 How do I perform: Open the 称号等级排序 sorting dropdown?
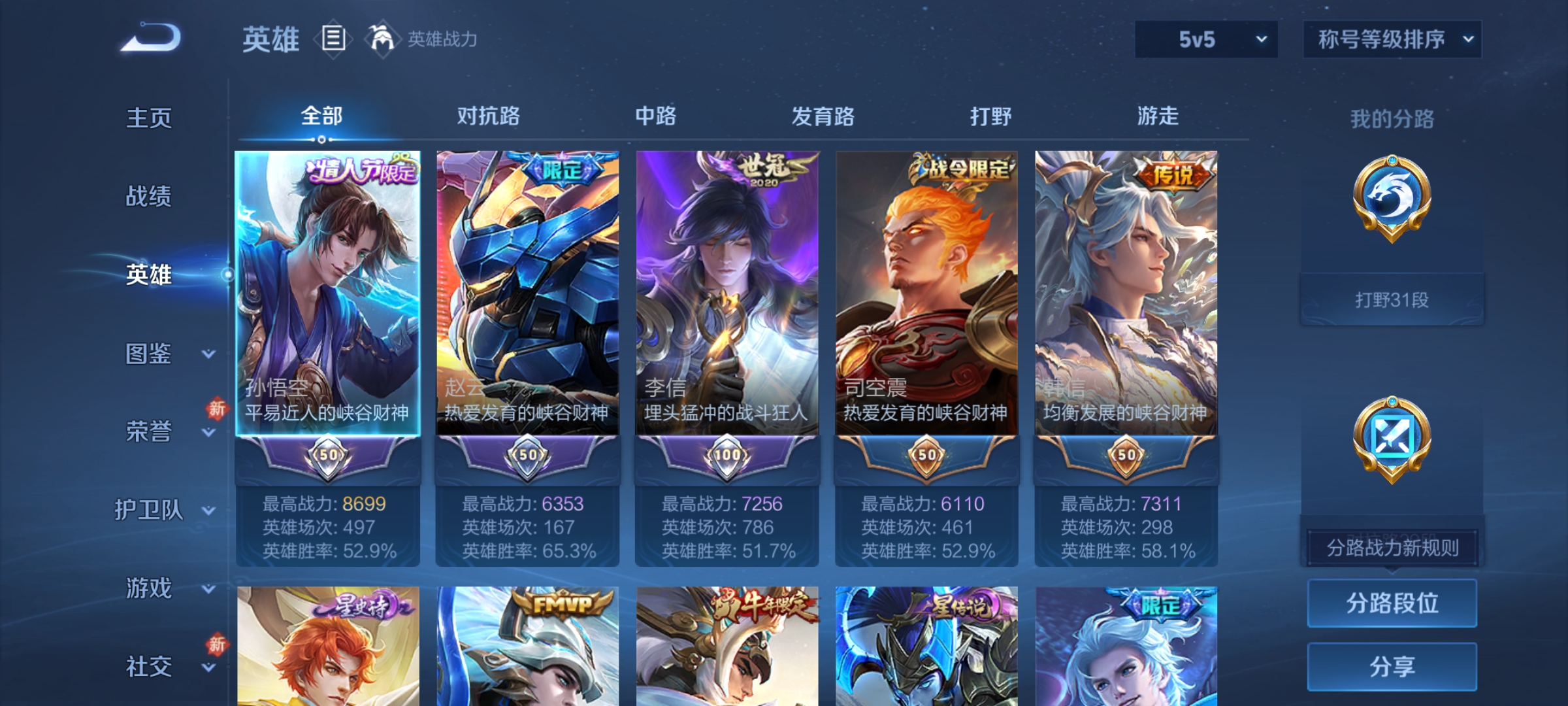click(x=1392, y=39)
